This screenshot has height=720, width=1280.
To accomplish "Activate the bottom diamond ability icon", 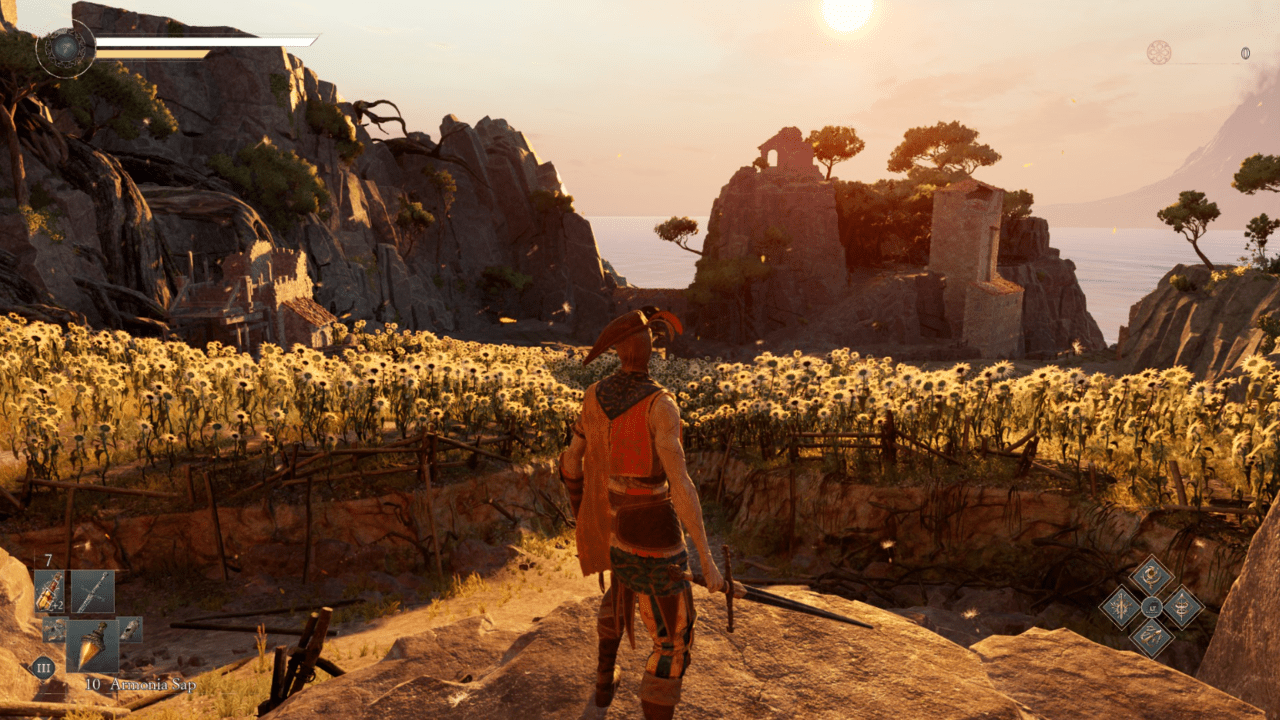I will coord(1151,637).
